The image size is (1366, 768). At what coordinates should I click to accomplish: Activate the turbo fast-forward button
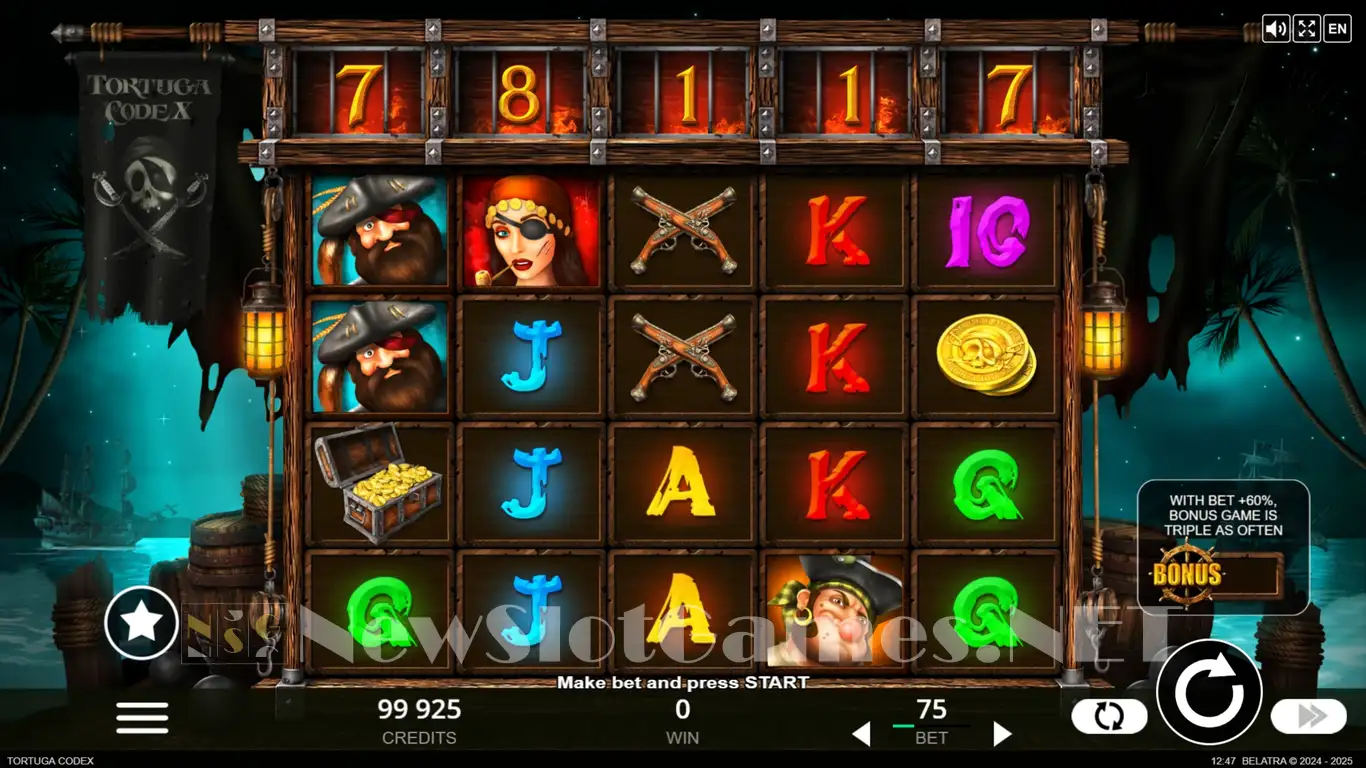1308,715
